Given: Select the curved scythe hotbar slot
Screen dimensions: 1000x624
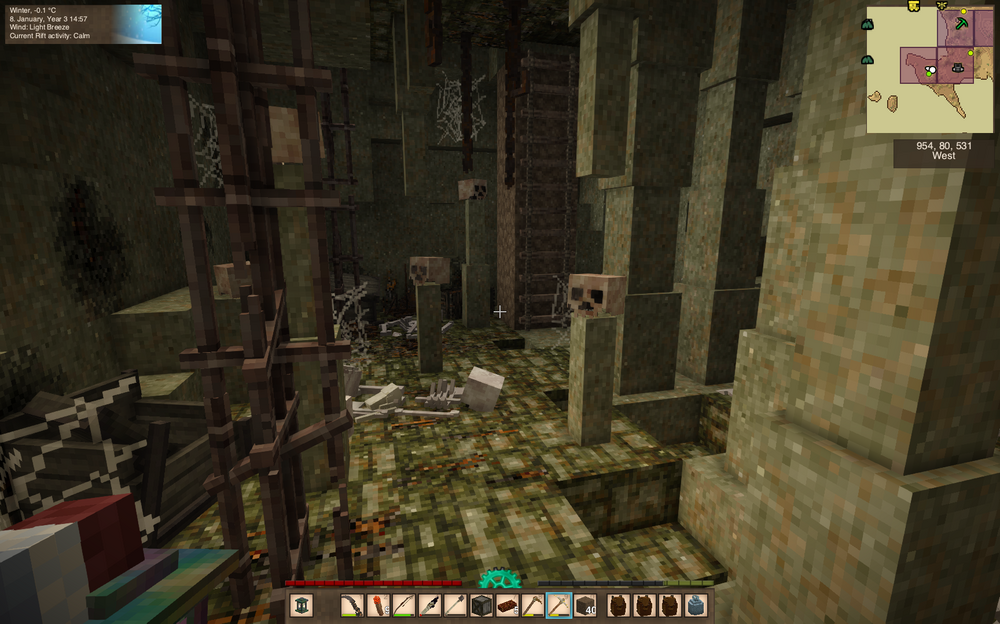Looking at the screenshot, I should [x=351, y=605].
